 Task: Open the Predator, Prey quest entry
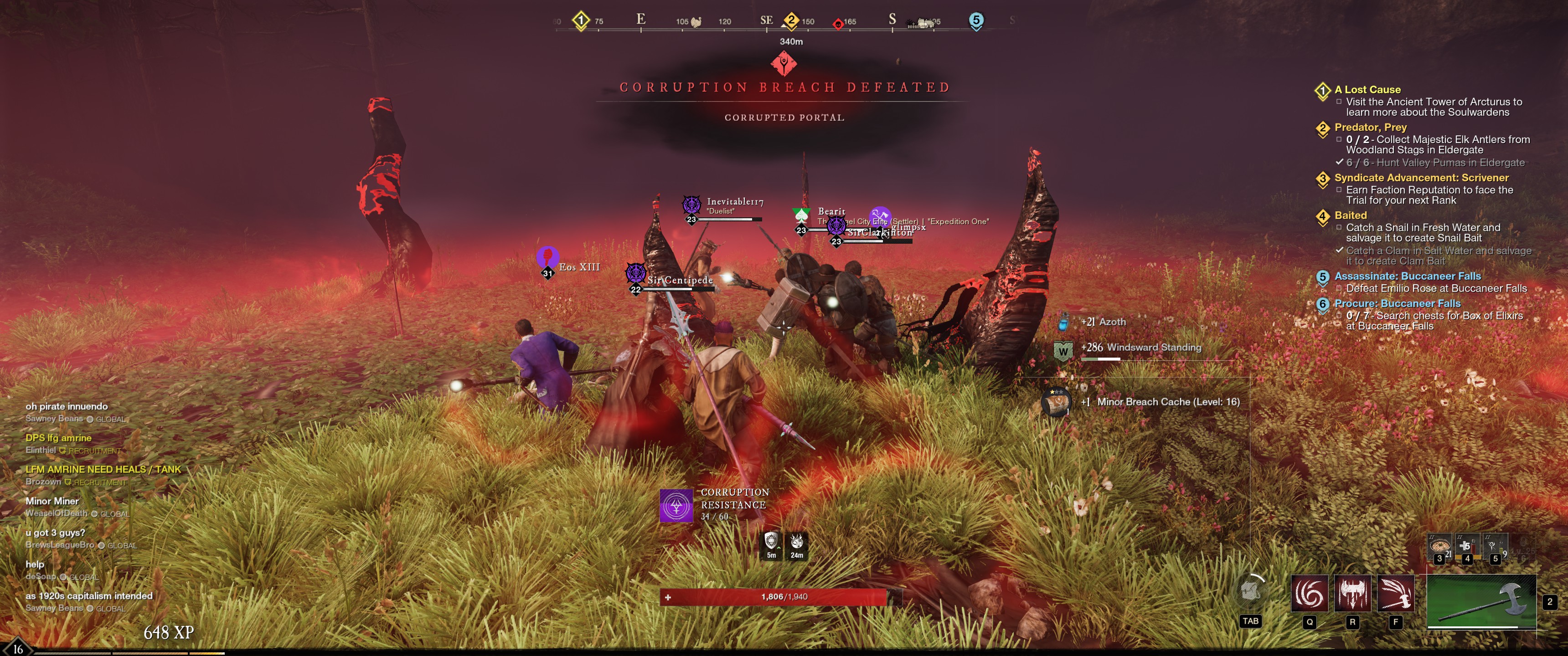(x=1370, y=127)
